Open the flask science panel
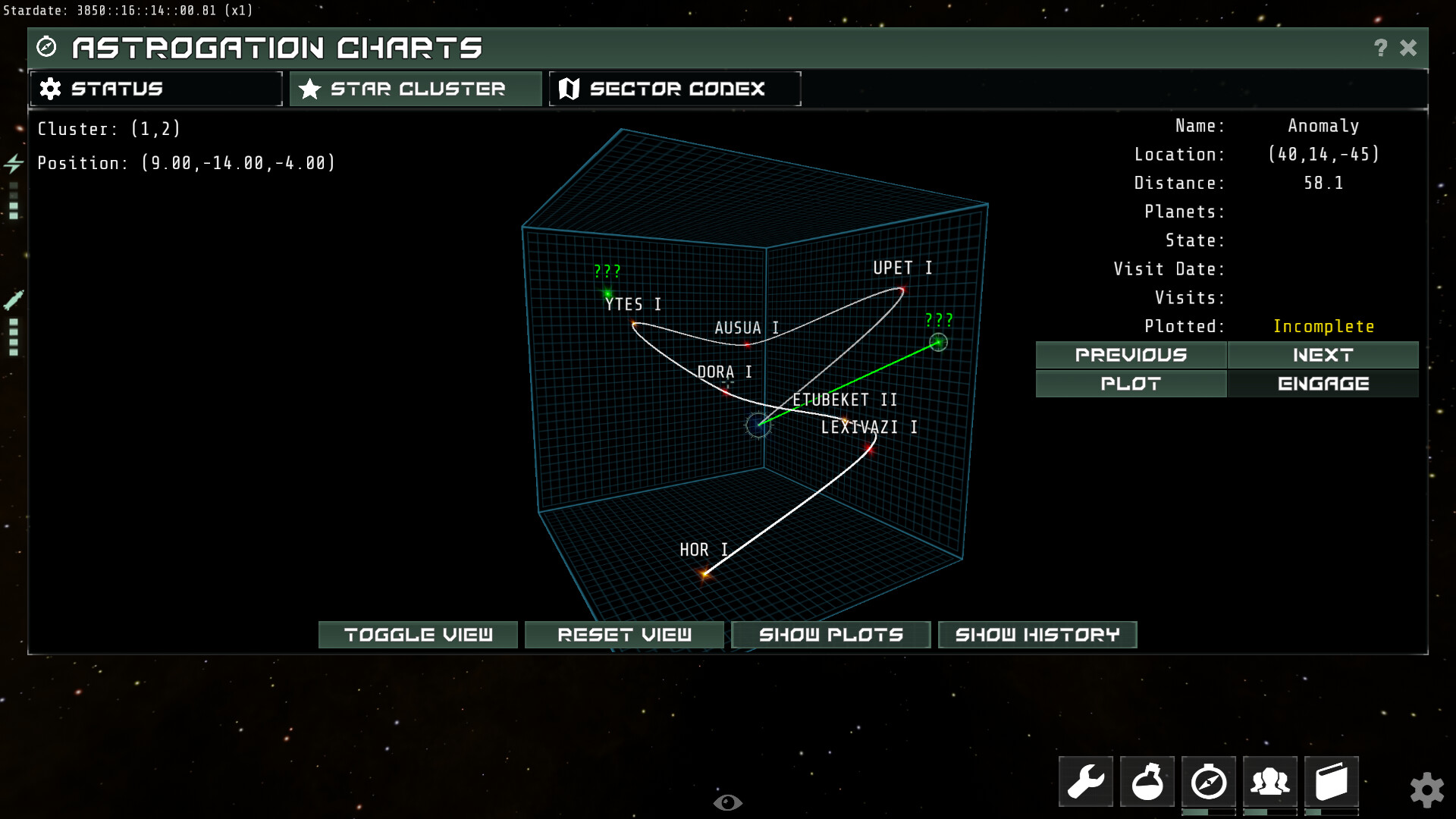 [x=1147, y=781]
